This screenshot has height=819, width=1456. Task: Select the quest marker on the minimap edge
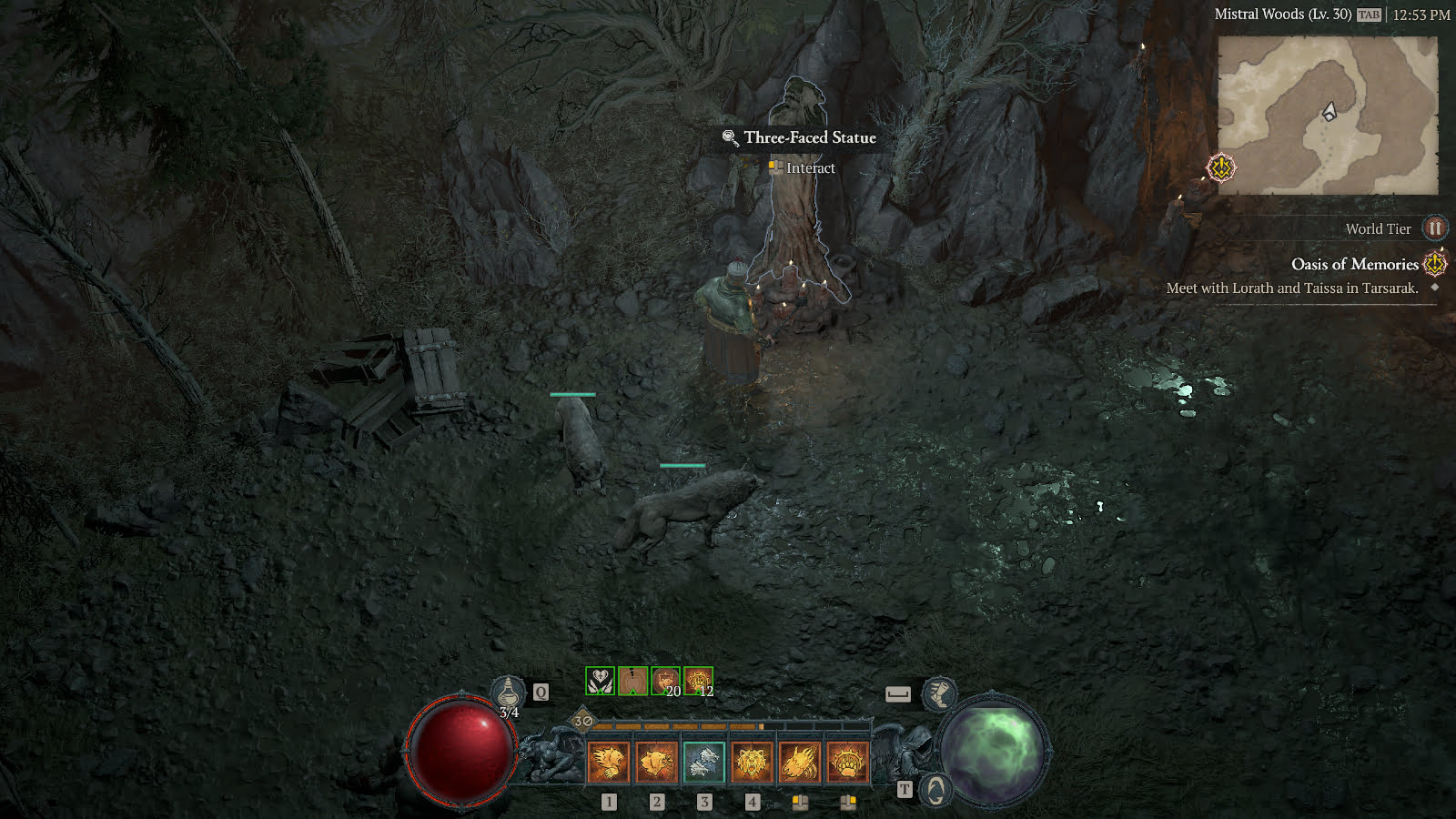pos(1220,167)
